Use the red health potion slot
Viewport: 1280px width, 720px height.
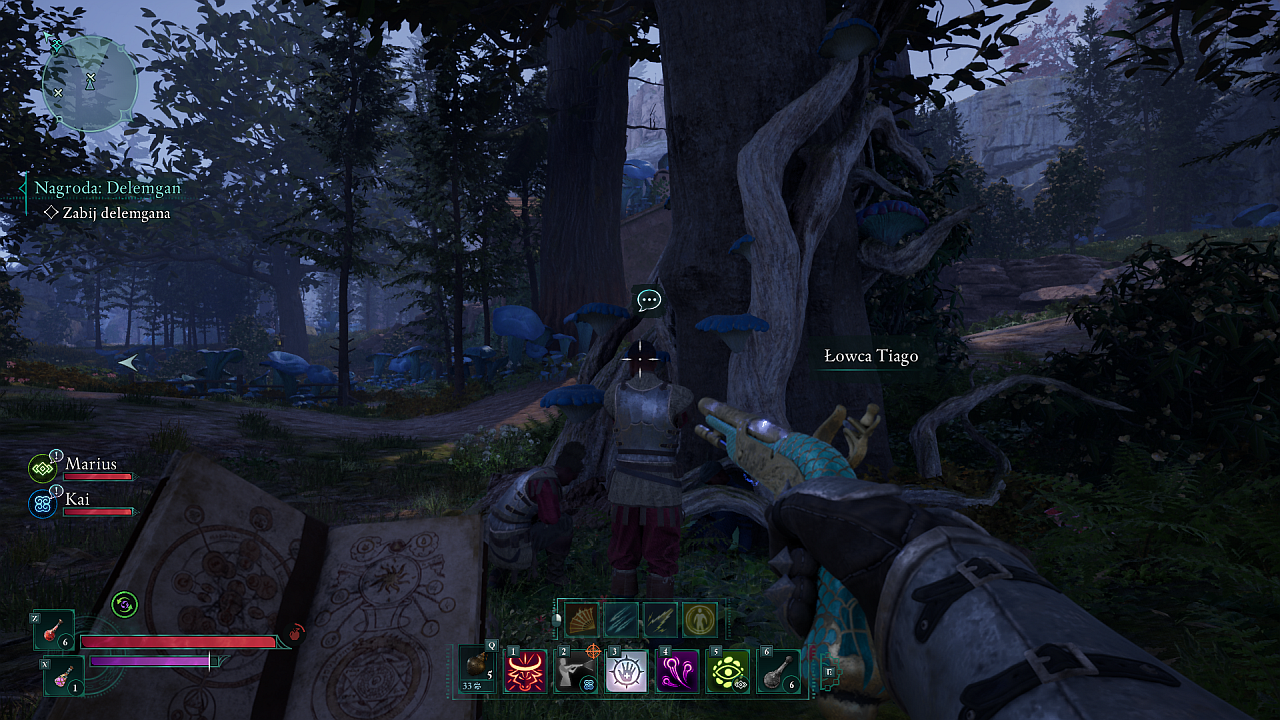pyautogui.click(x=54, y=631)
